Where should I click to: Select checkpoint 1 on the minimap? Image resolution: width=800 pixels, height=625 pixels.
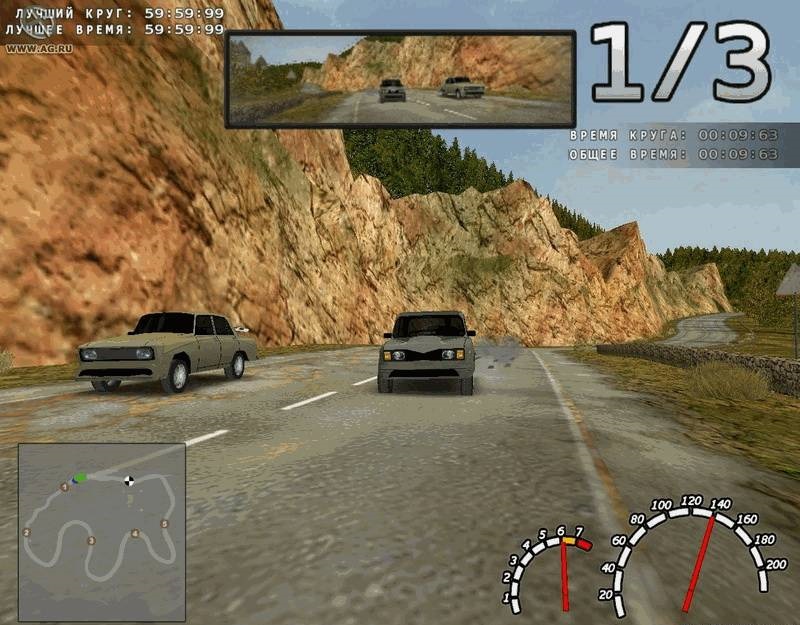tap(65, 487)
